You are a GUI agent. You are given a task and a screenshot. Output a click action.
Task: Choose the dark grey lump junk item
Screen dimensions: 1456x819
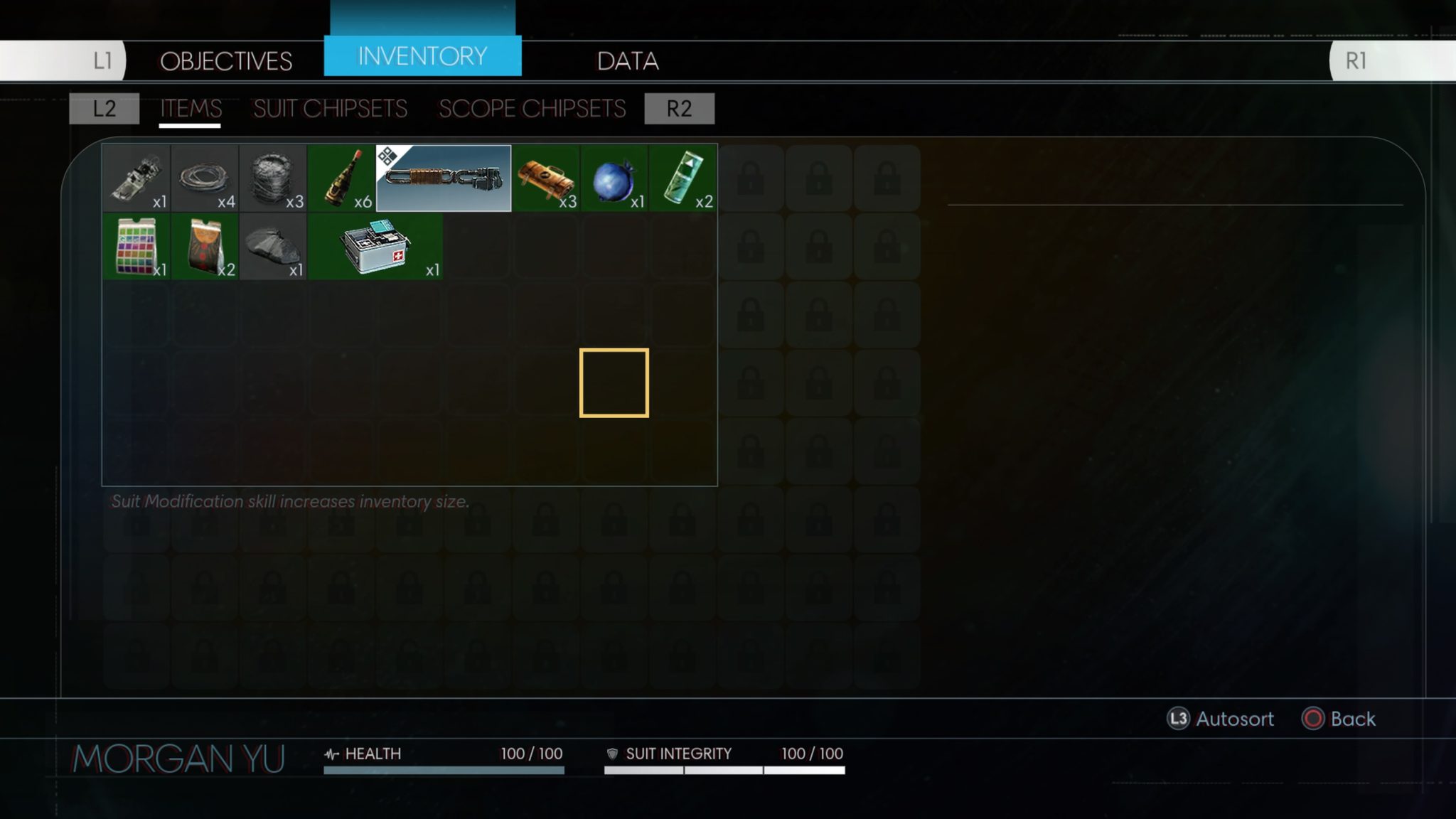[273, 247]
